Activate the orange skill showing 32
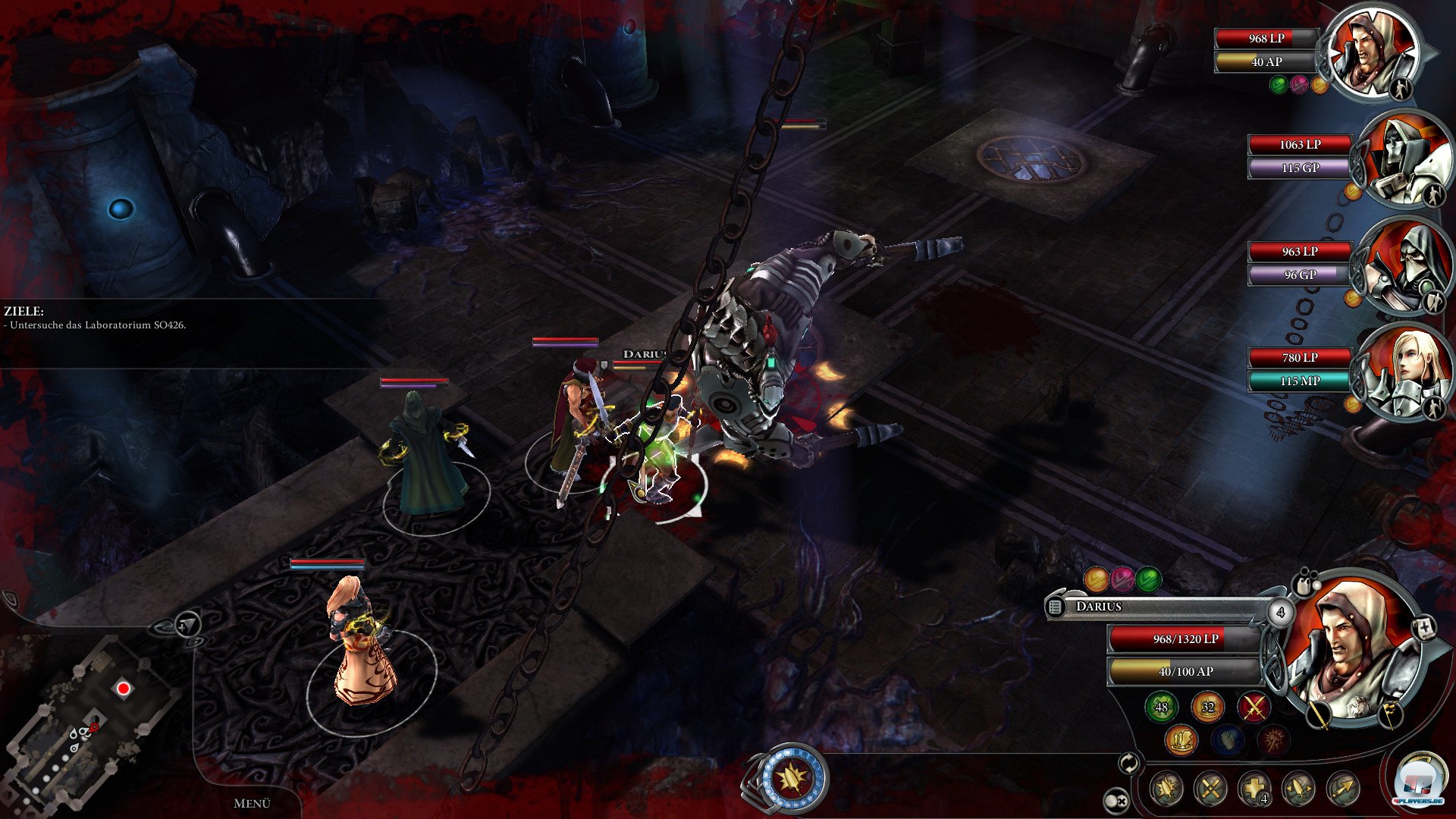 click(1207, 707)
